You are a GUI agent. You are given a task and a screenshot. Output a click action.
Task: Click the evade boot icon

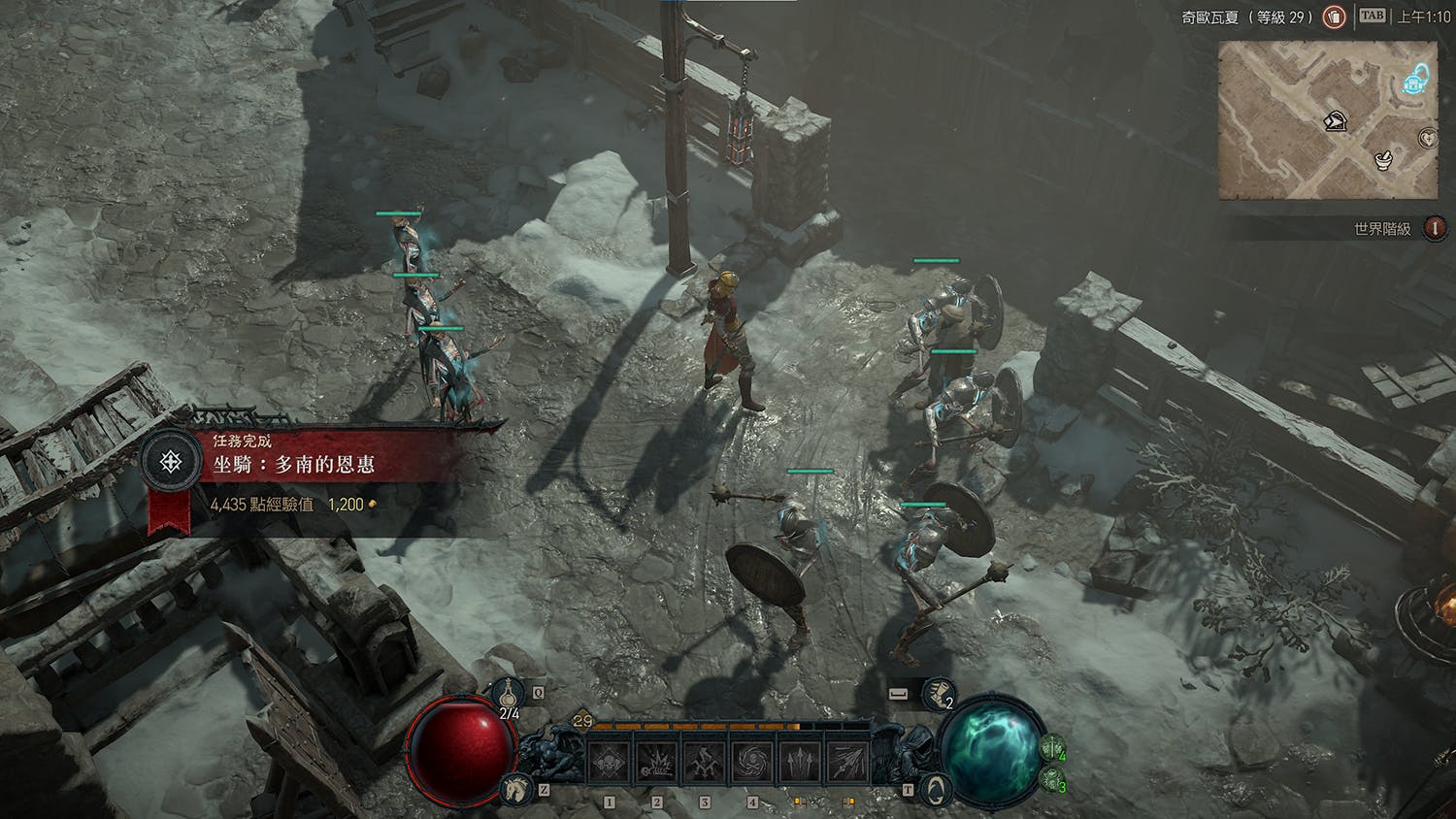coord(937,693)
